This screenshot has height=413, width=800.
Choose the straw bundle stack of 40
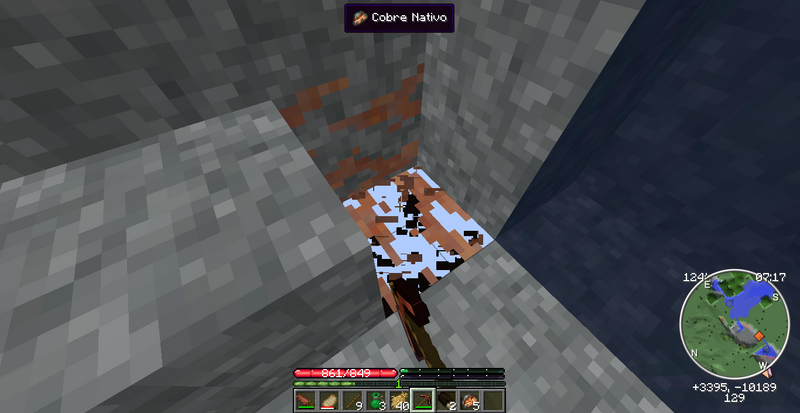(x=398, y=401)
